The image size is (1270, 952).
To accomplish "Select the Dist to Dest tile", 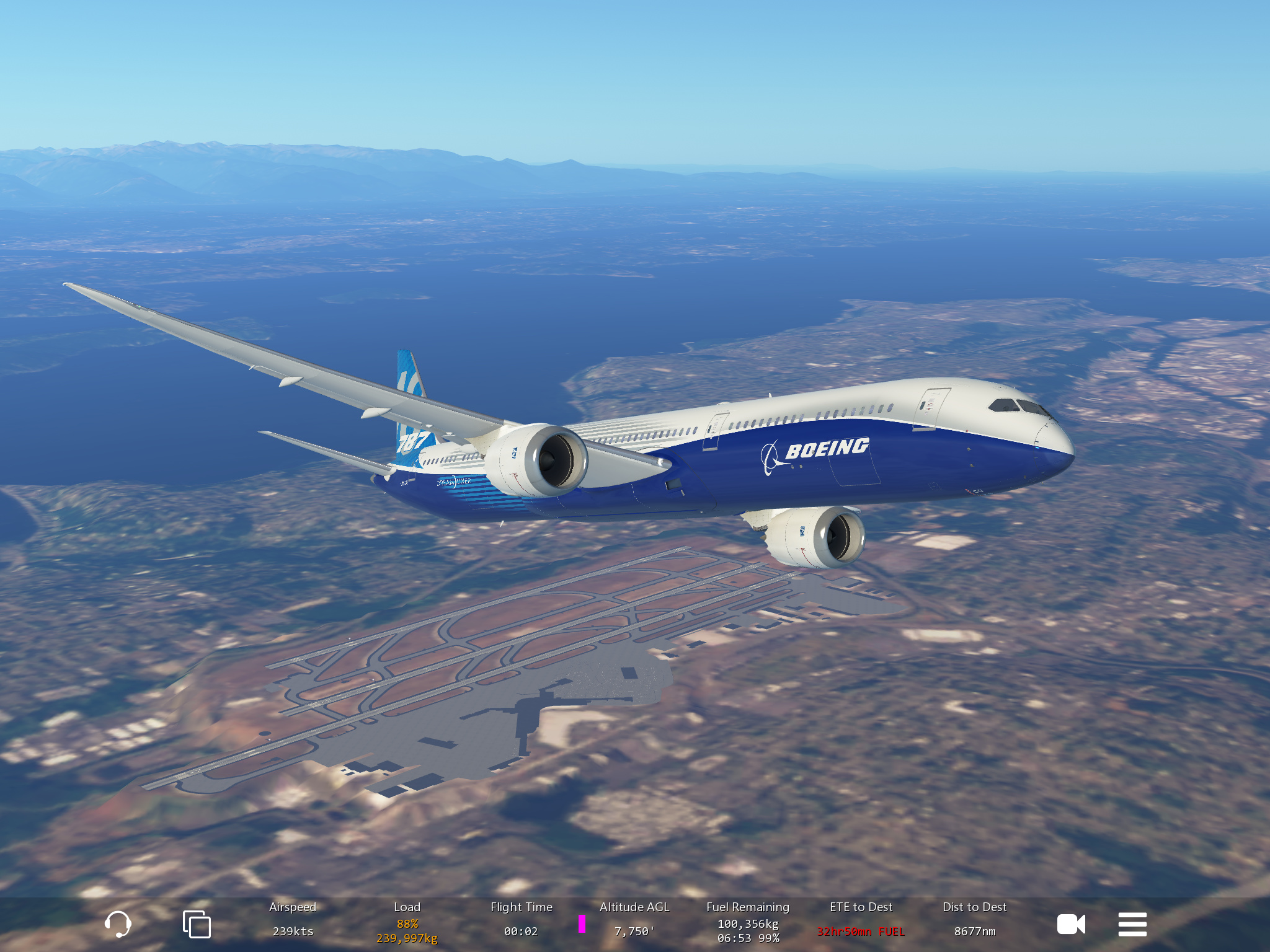I will [974, 921].
